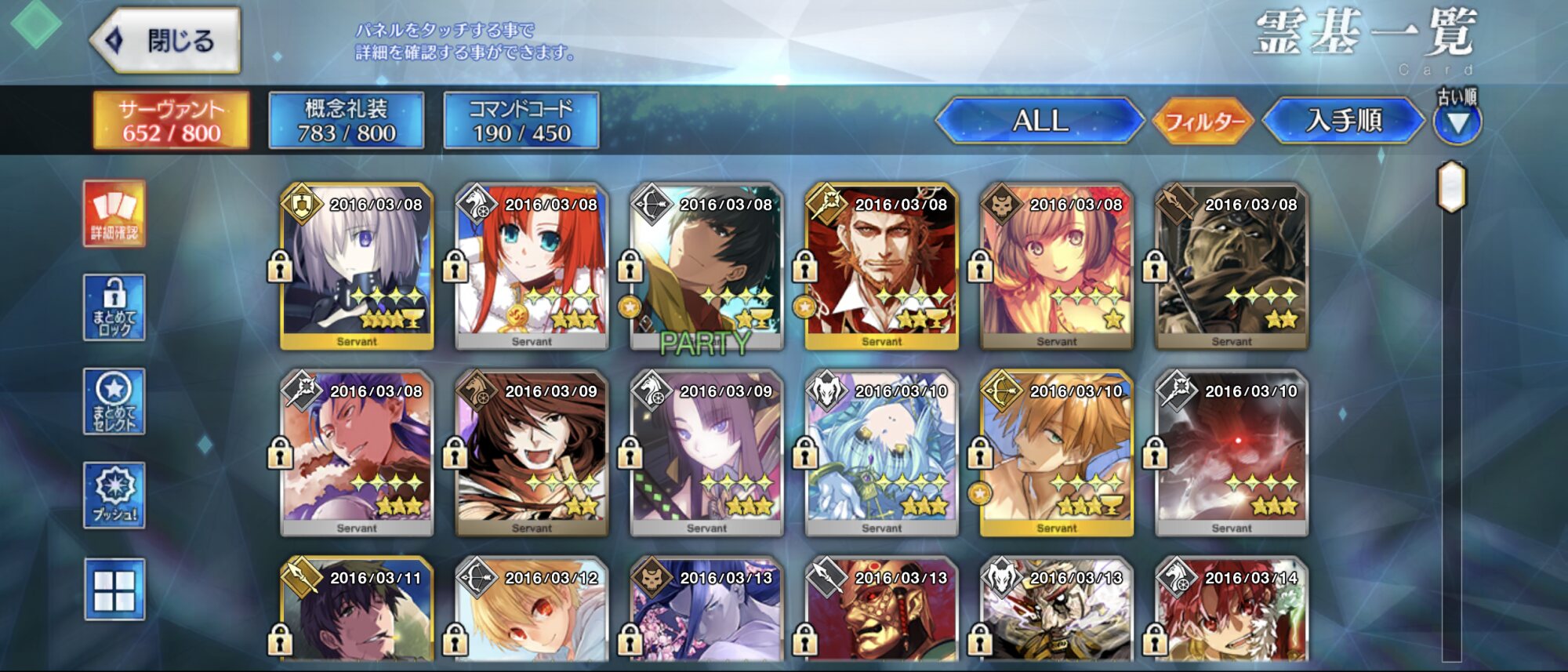Change sorting via 入手順 button

tap(1344, 121)
